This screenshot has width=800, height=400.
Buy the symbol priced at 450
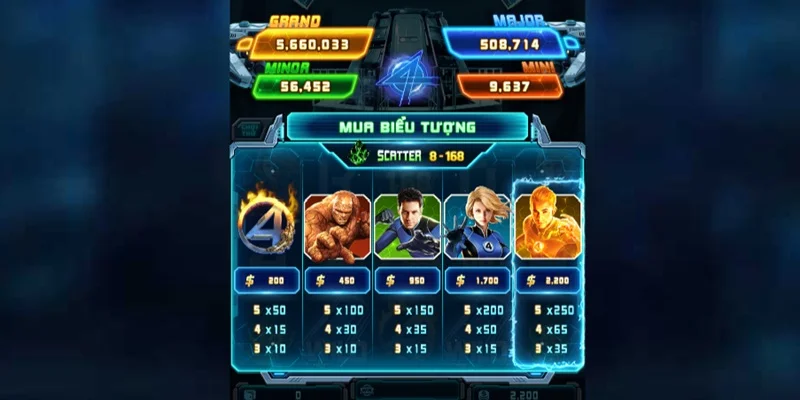click(x=337, y=282)
